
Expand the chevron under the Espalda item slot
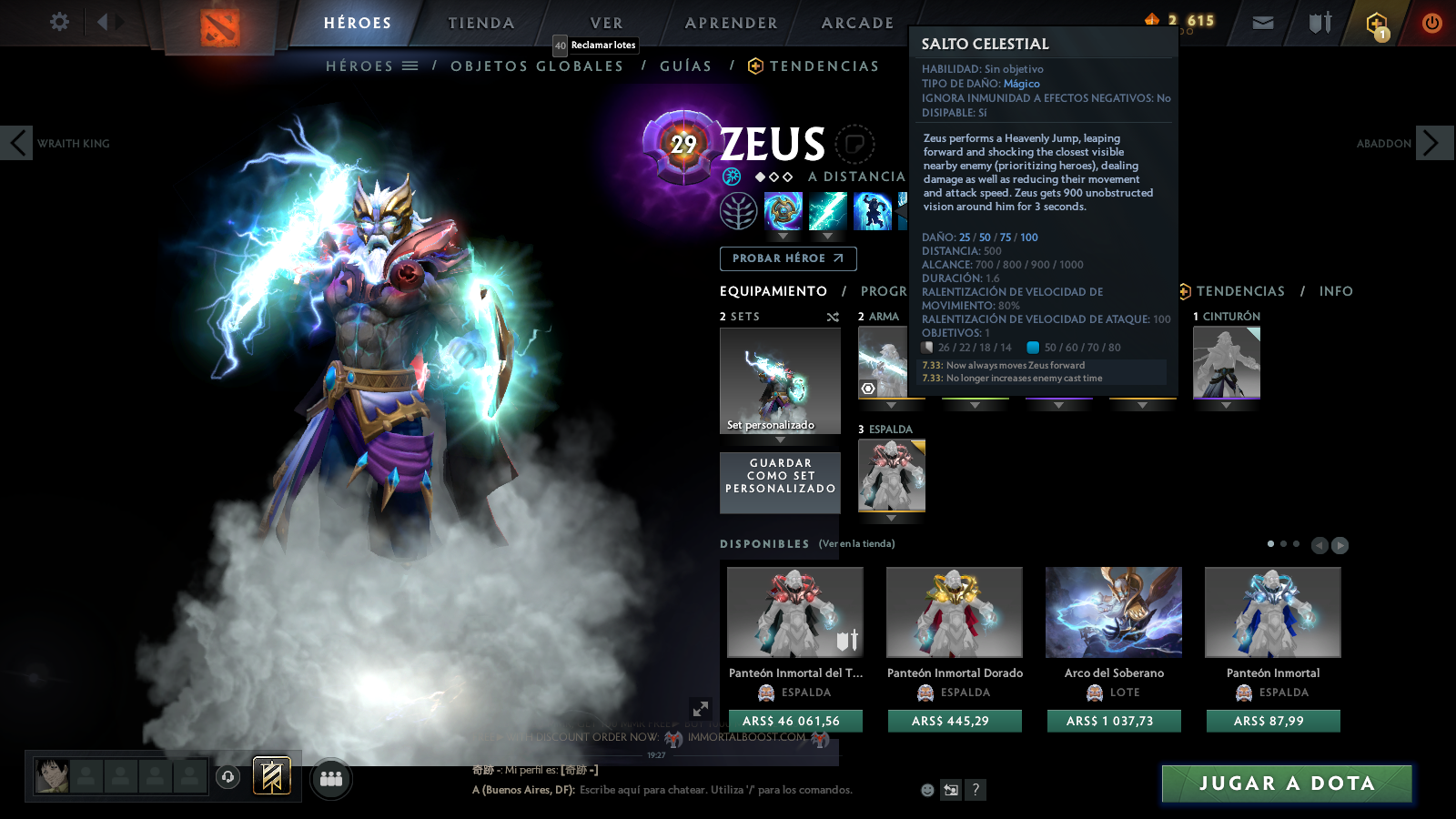890,516
